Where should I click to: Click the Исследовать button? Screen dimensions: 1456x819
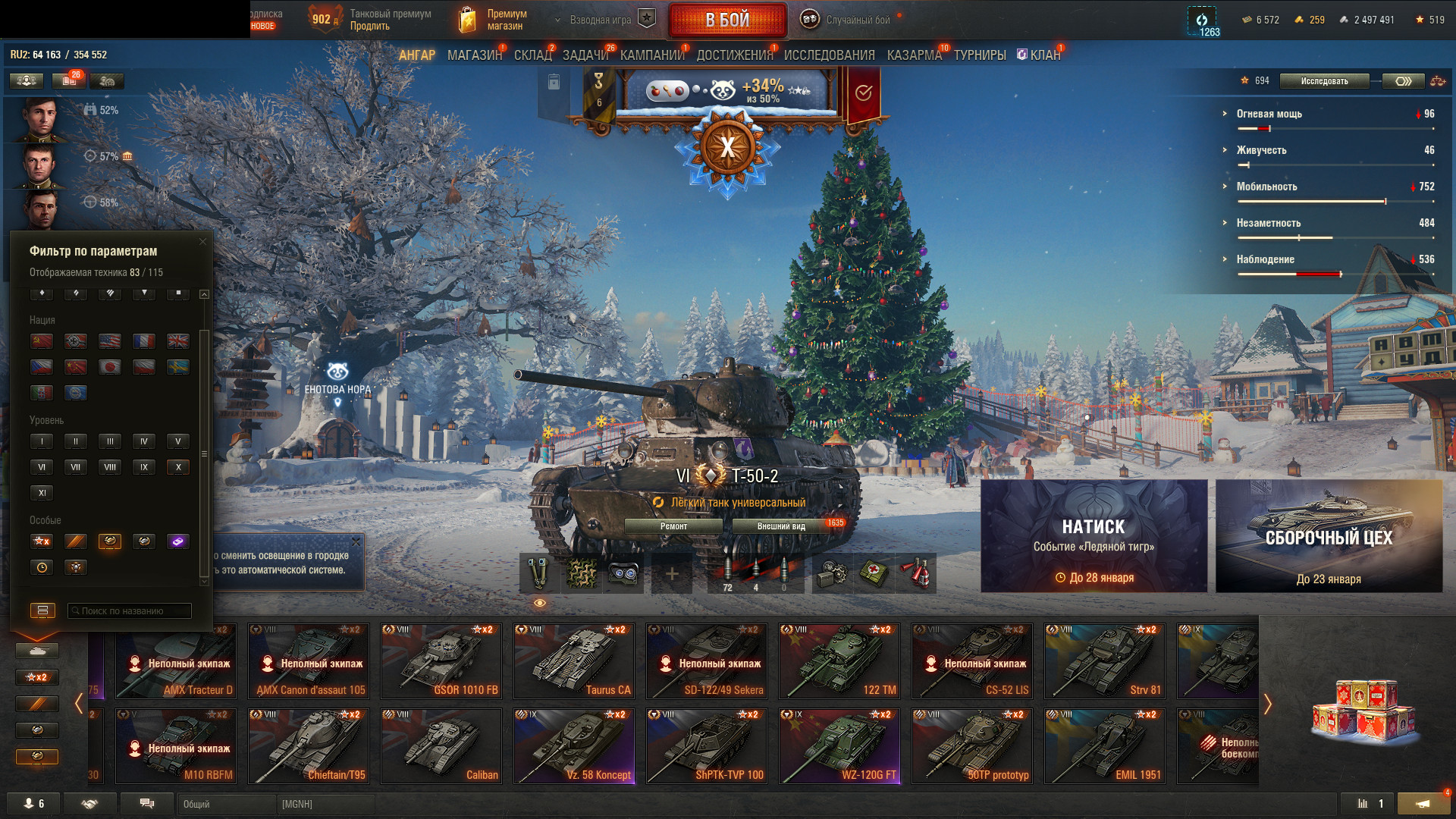[x=1324, y=81]
